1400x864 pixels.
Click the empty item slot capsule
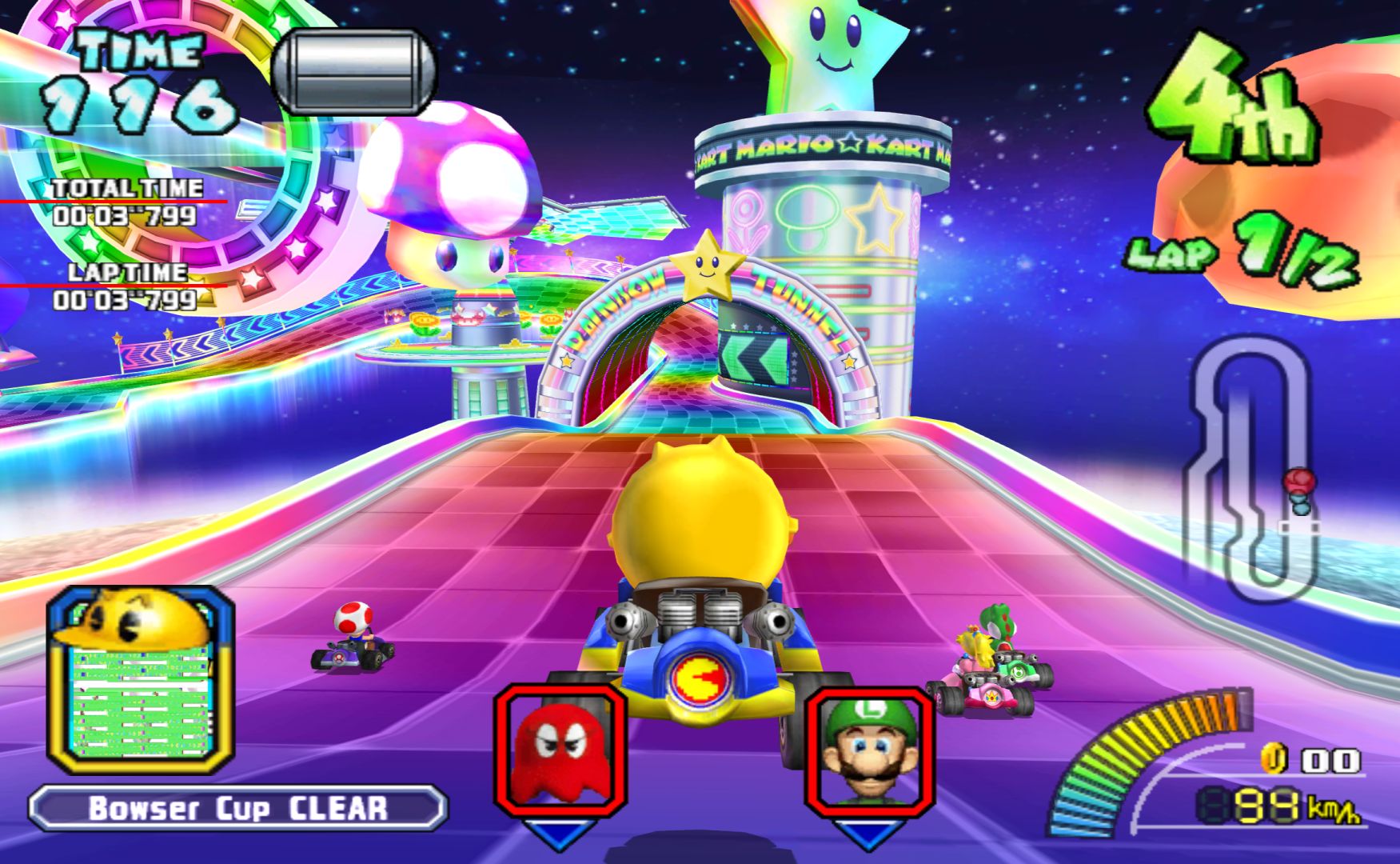(353, 71)
